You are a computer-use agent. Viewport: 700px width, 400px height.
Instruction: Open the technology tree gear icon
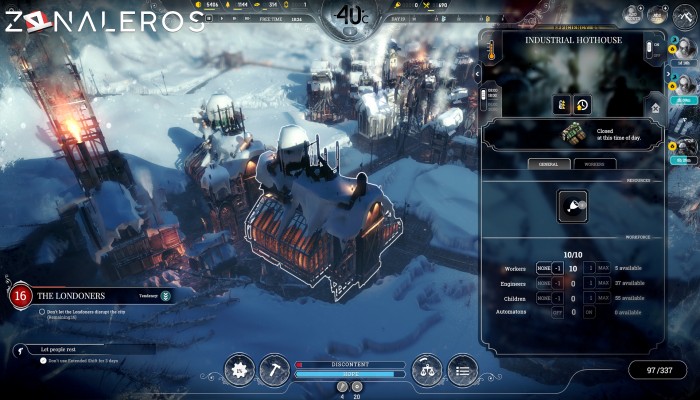(239, 370)
